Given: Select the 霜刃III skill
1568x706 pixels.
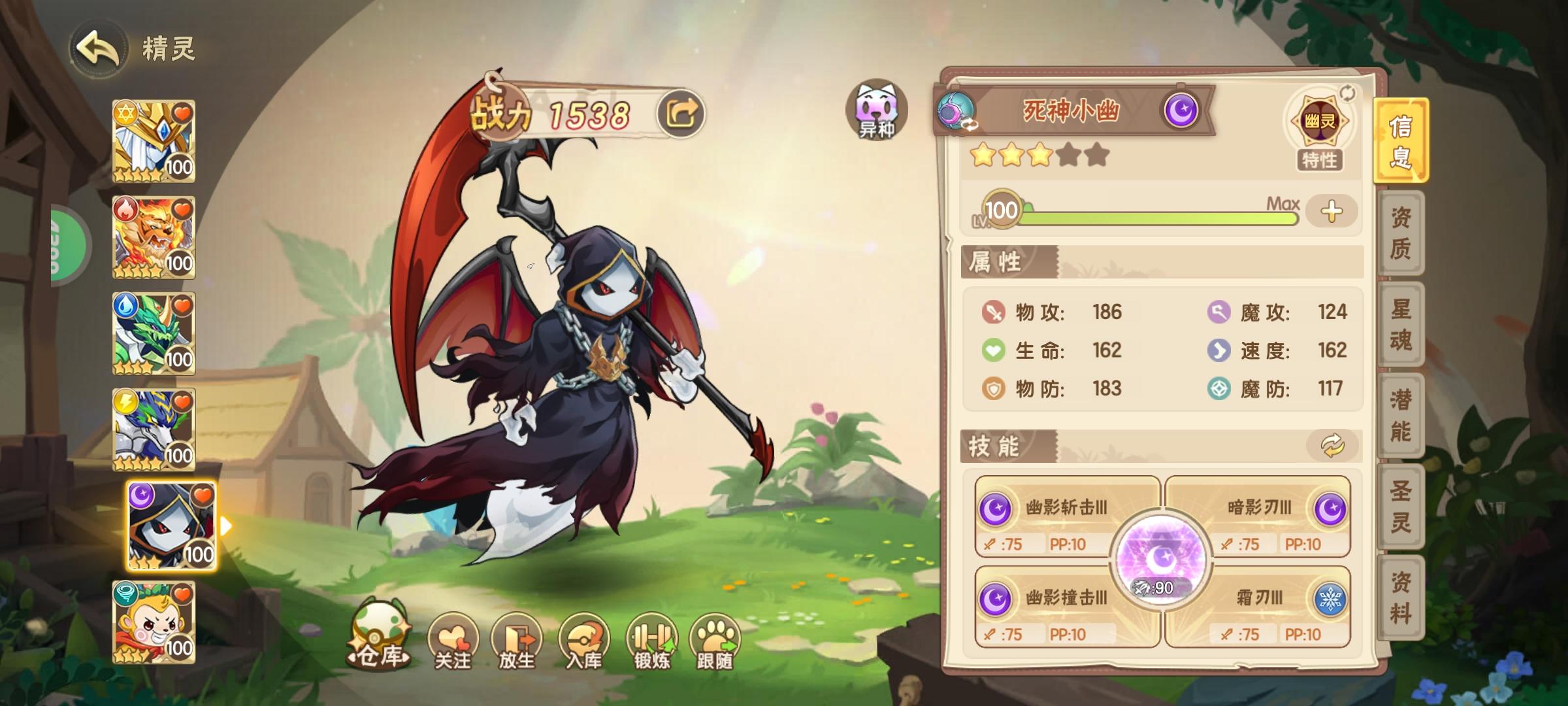Looking at the screenshot, I should click(1261, 597).
